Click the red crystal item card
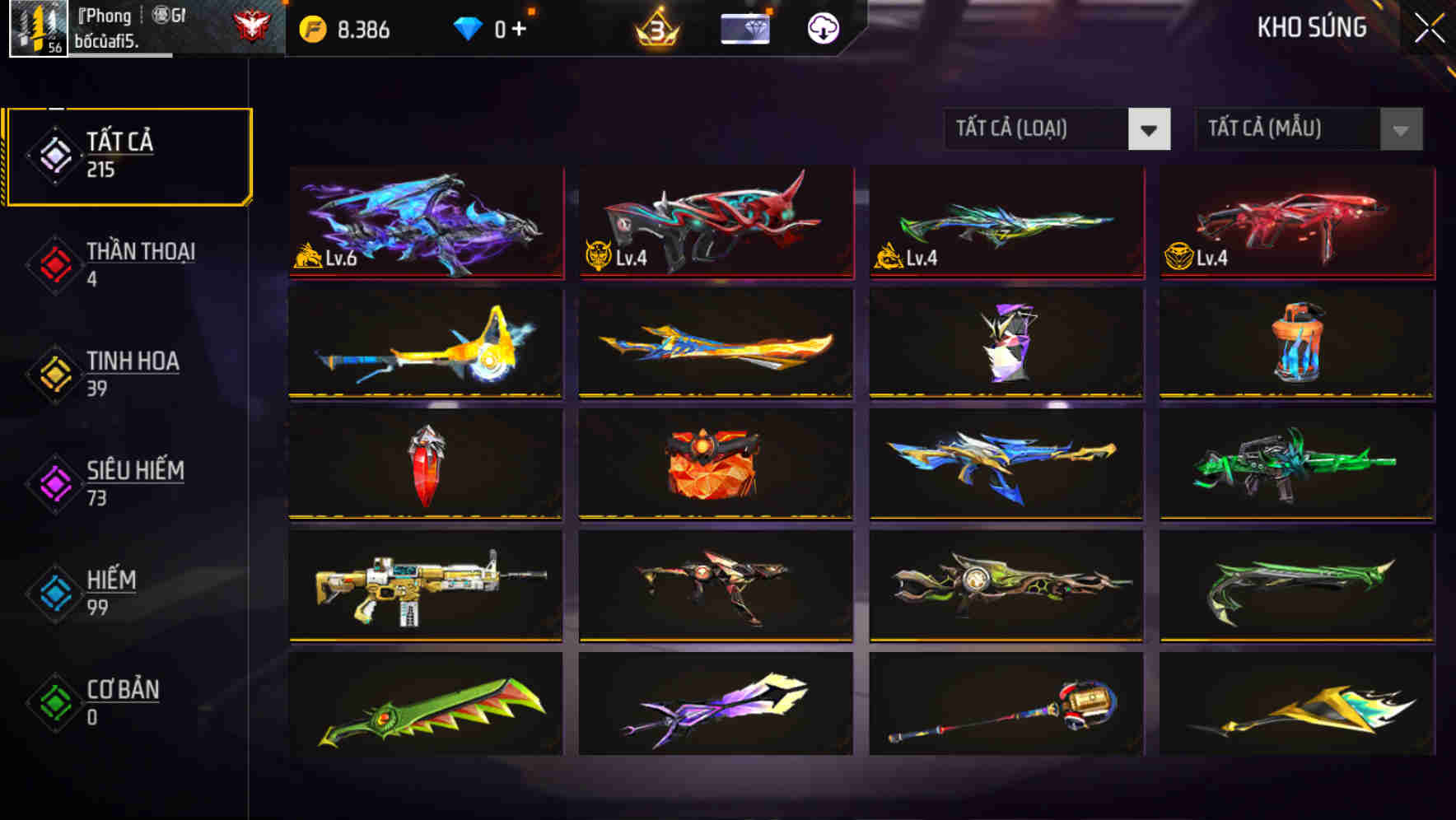This screenshot has height=820, width=1456. coord(425,464)
